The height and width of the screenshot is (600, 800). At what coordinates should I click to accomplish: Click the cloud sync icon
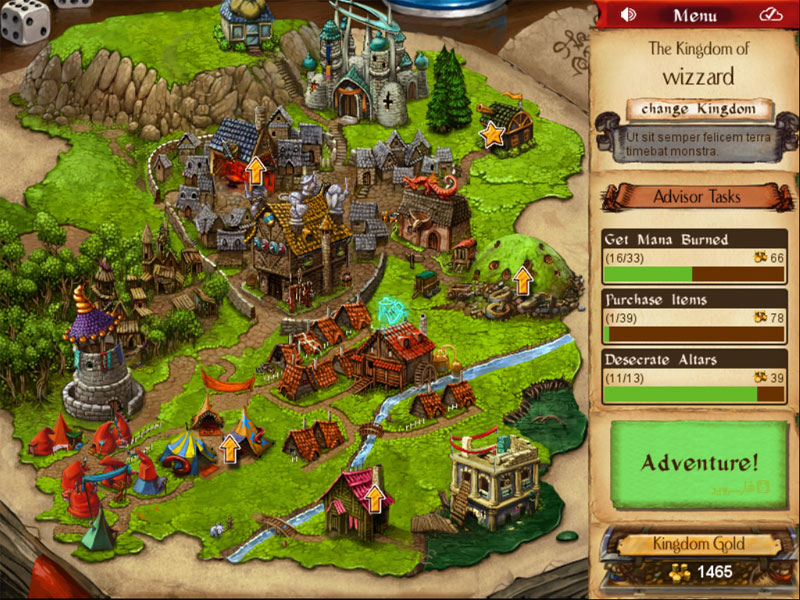coord(769,15)
